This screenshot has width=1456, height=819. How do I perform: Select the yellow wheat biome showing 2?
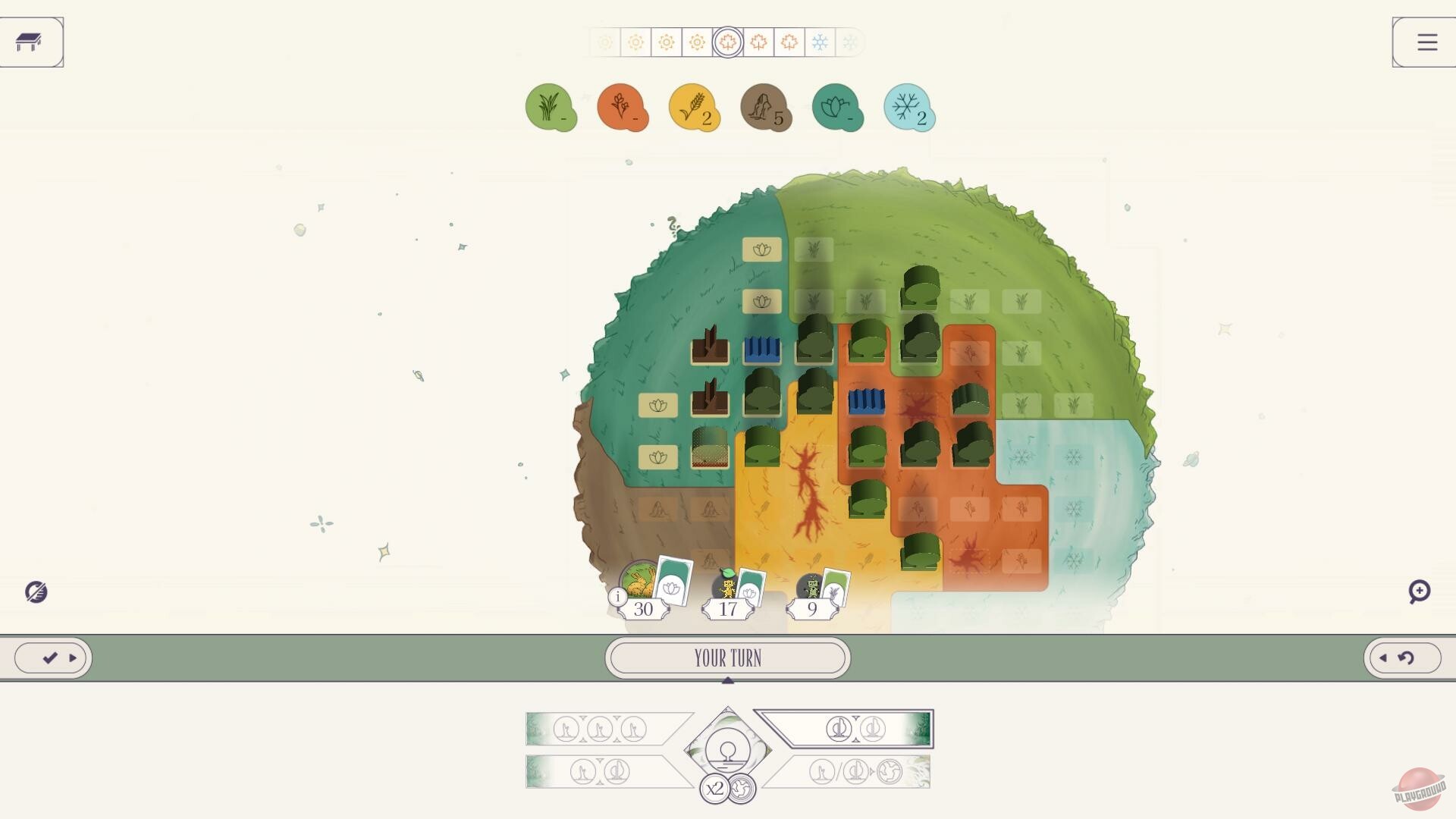tap(695, 107)
